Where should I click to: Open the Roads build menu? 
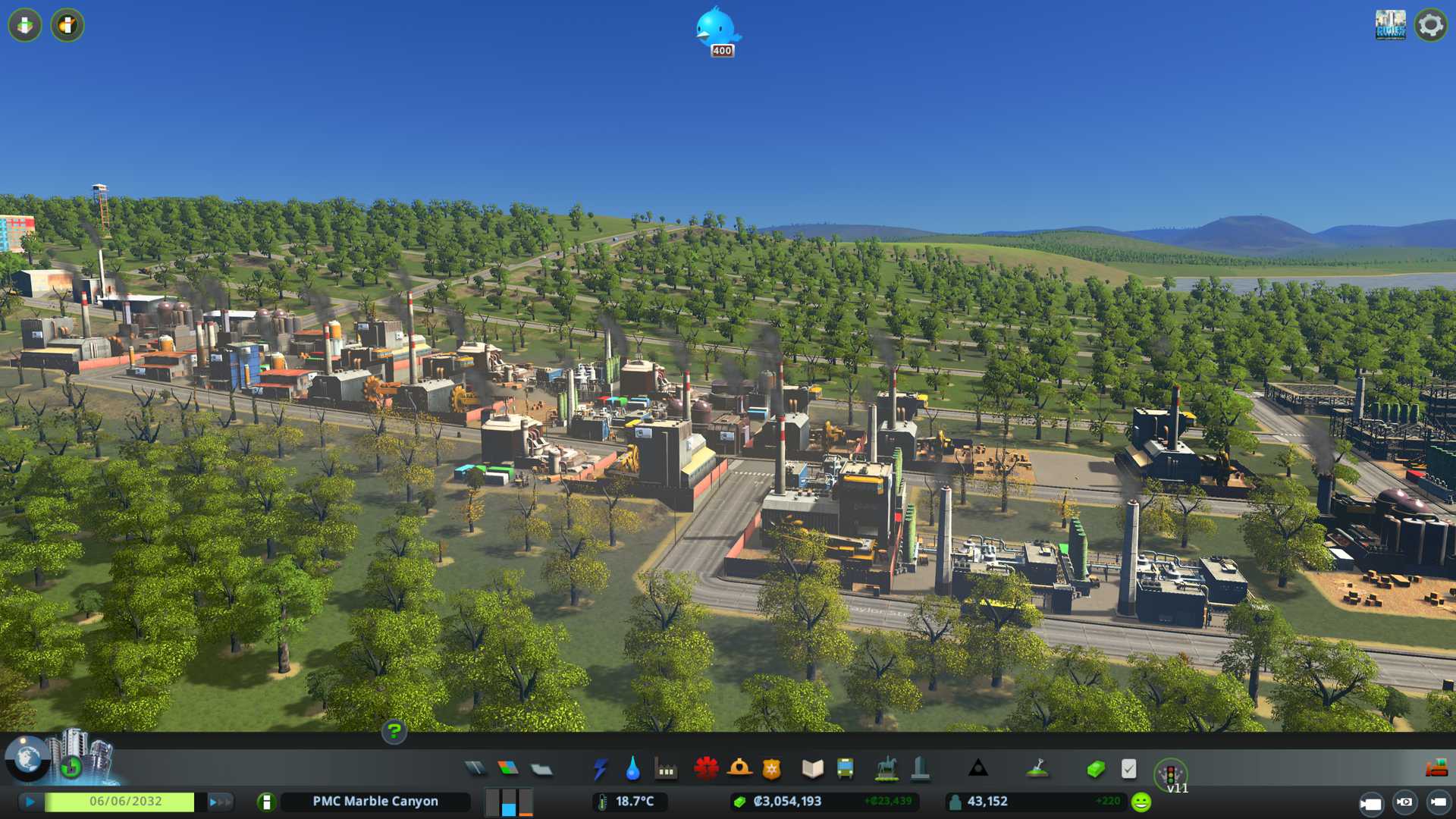click(x=475, y=769)
